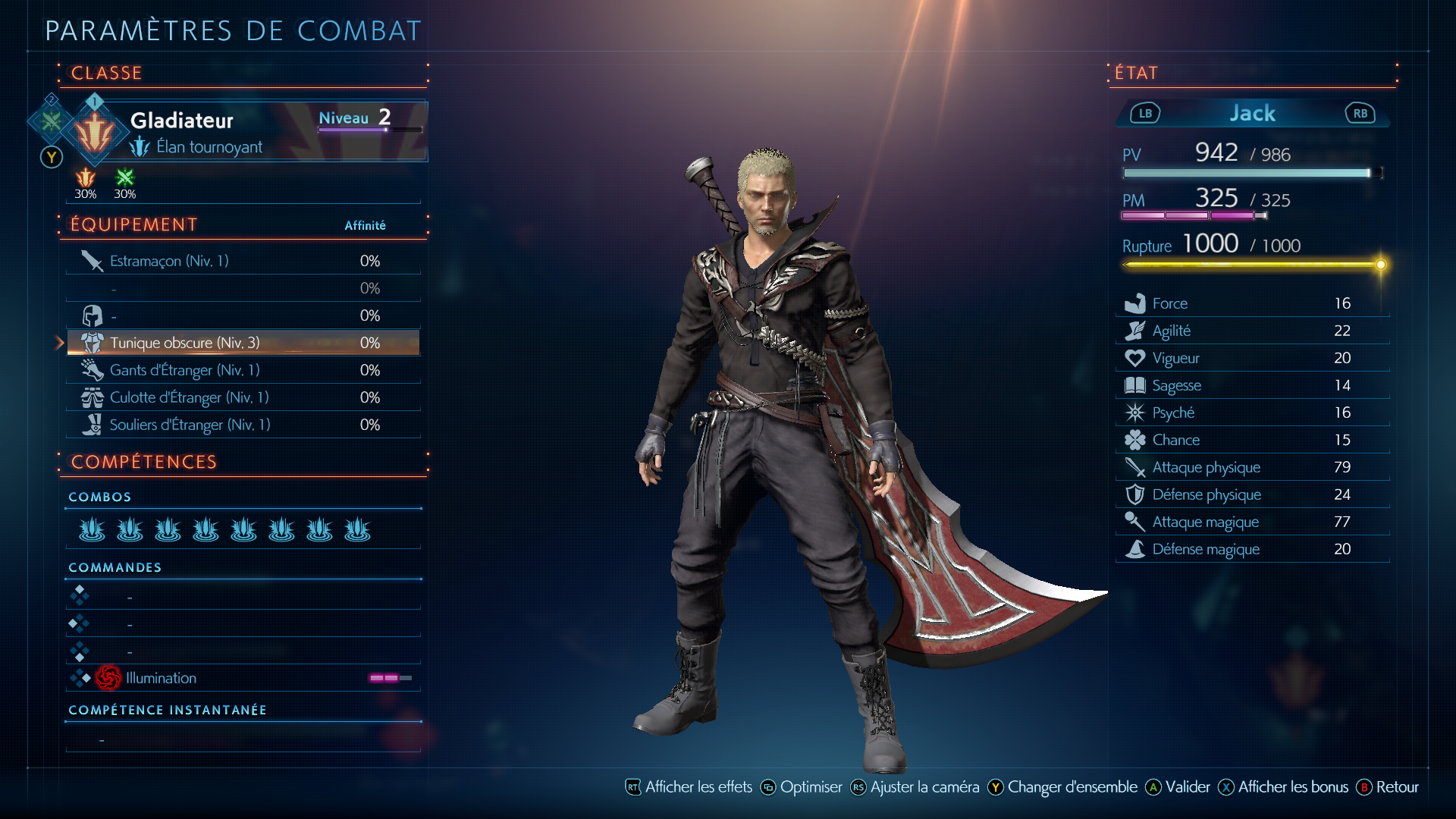Open the Compétence instantanée empty slot
This screenshot has height=819, width=1456.
243,739
